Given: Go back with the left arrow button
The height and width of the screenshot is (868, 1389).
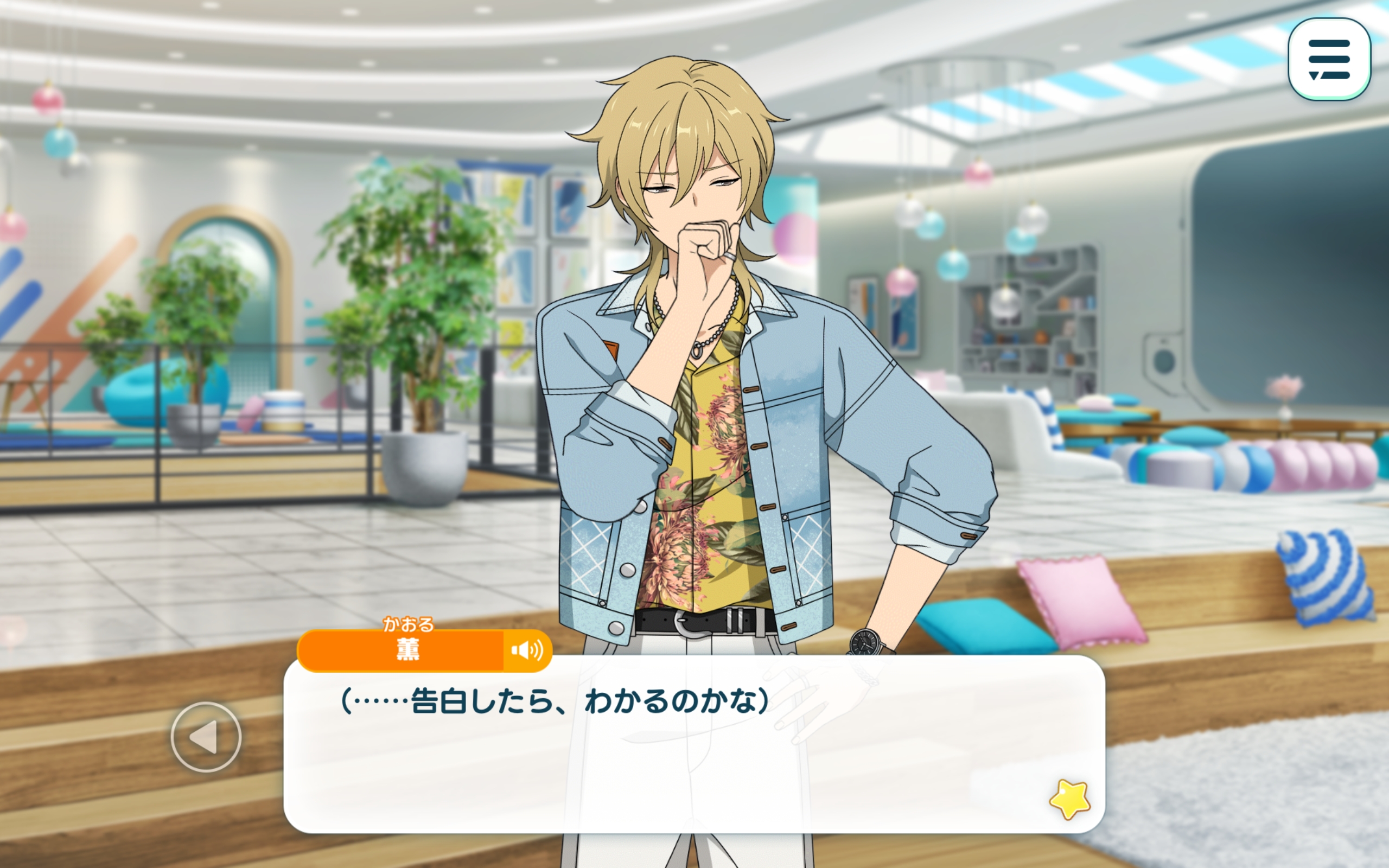Looking at the screenshot, I should tap(206, 737).
